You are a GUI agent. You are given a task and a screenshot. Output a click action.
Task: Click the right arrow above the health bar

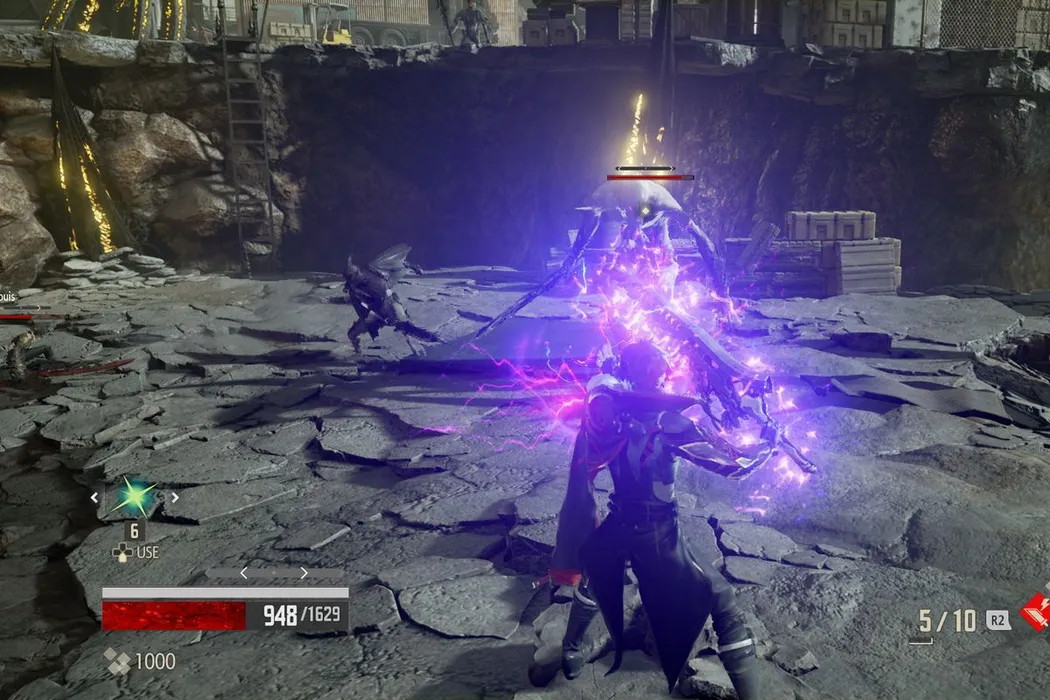click(x=304, y=573)
